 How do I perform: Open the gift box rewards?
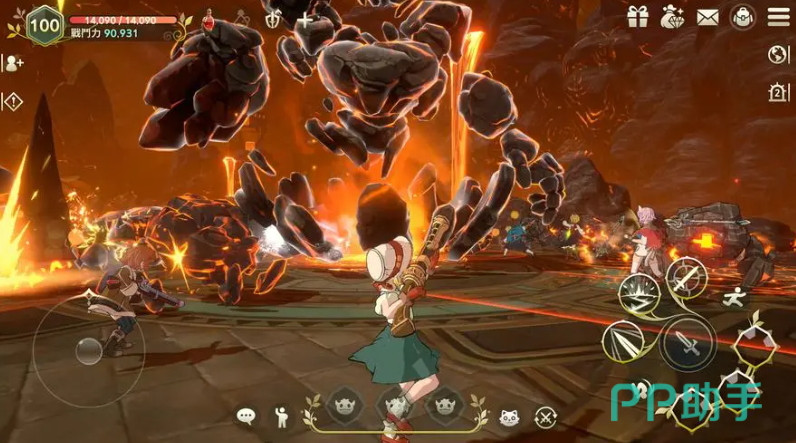point(638,17)
